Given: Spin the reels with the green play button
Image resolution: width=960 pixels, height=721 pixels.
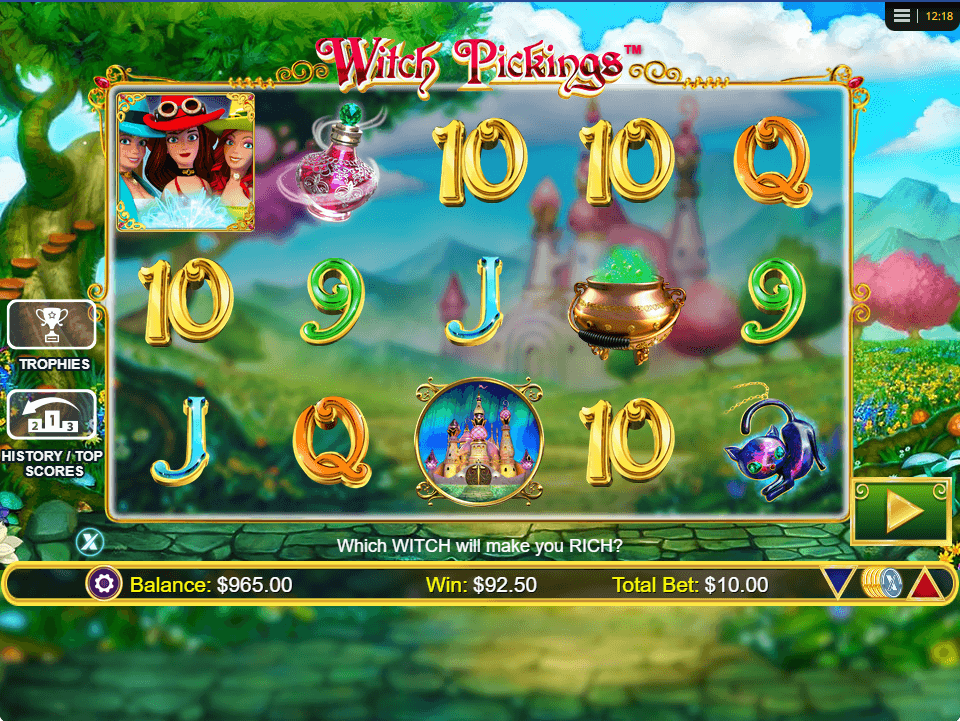Looking at the screenshot, I should [x=901, y=511].
